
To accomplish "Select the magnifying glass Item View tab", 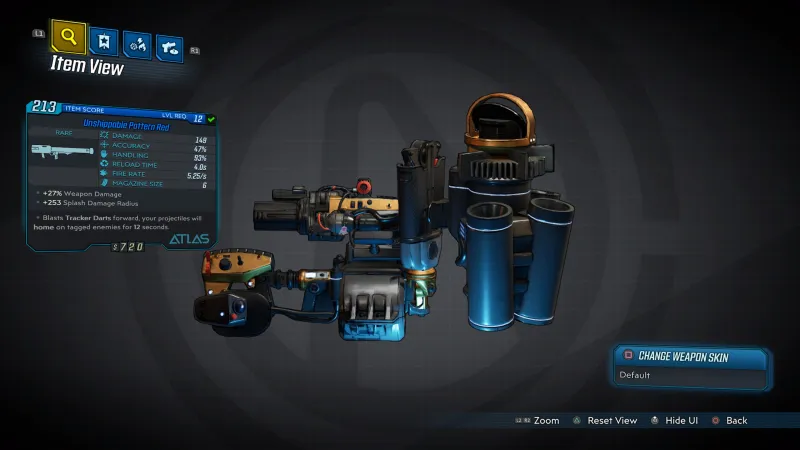I will (67, 38).
